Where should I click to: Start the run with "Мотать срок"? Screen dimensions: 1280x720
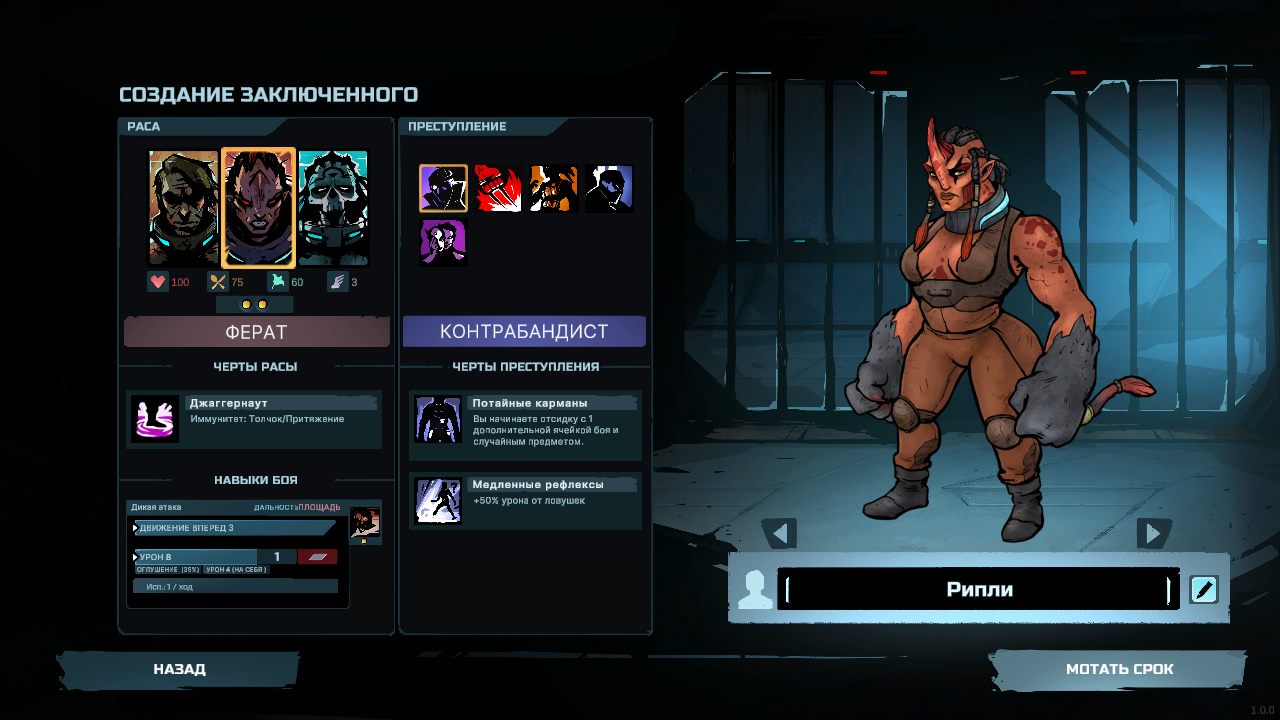pyautogui.click(x=1119, y=669)
